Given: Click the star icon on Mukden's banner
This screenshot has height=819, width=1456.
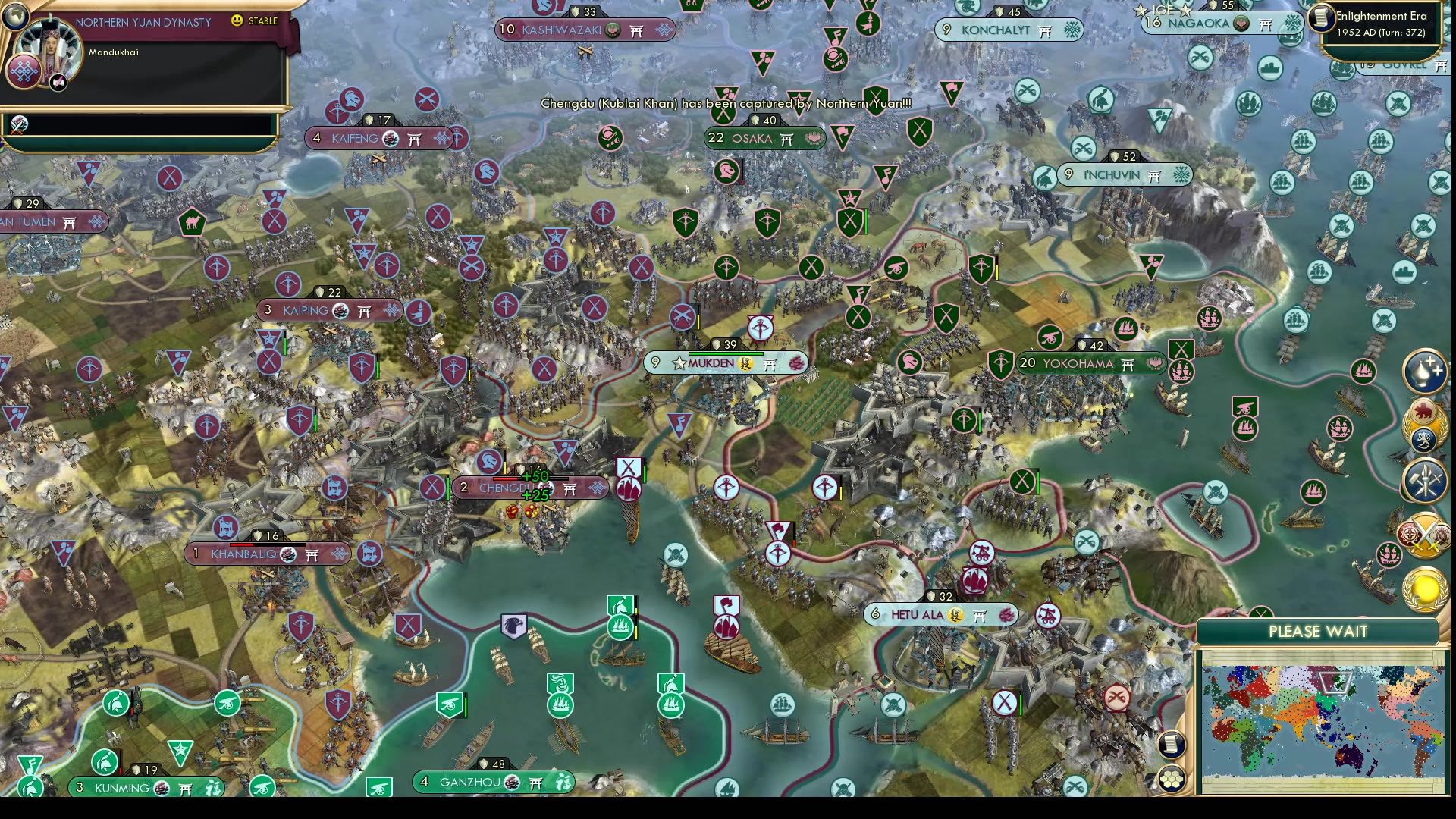Looking at the screenshot, I should tap(678, 363).
